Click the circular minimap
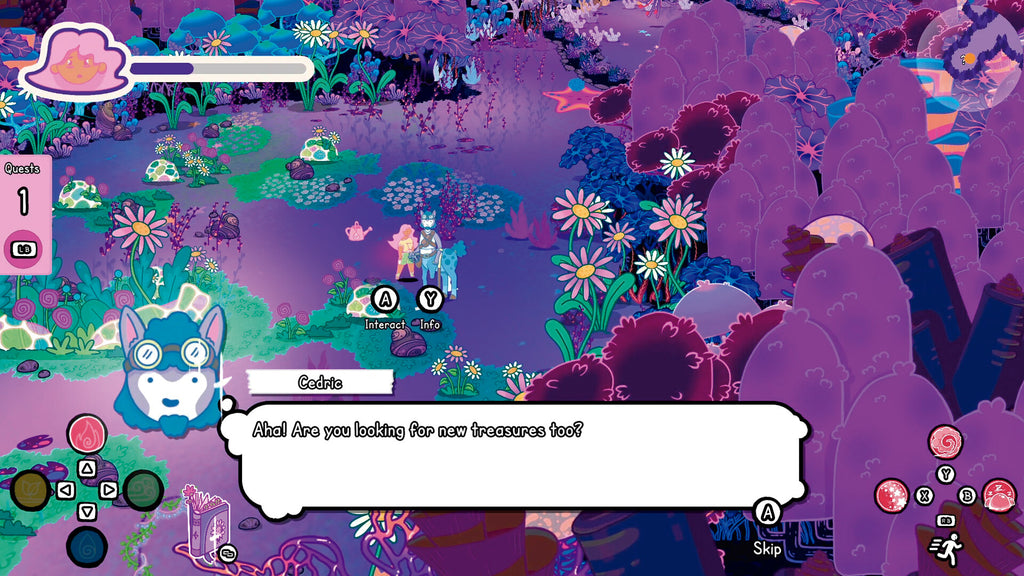This screenshot has width=1024, height=576. 969,60
